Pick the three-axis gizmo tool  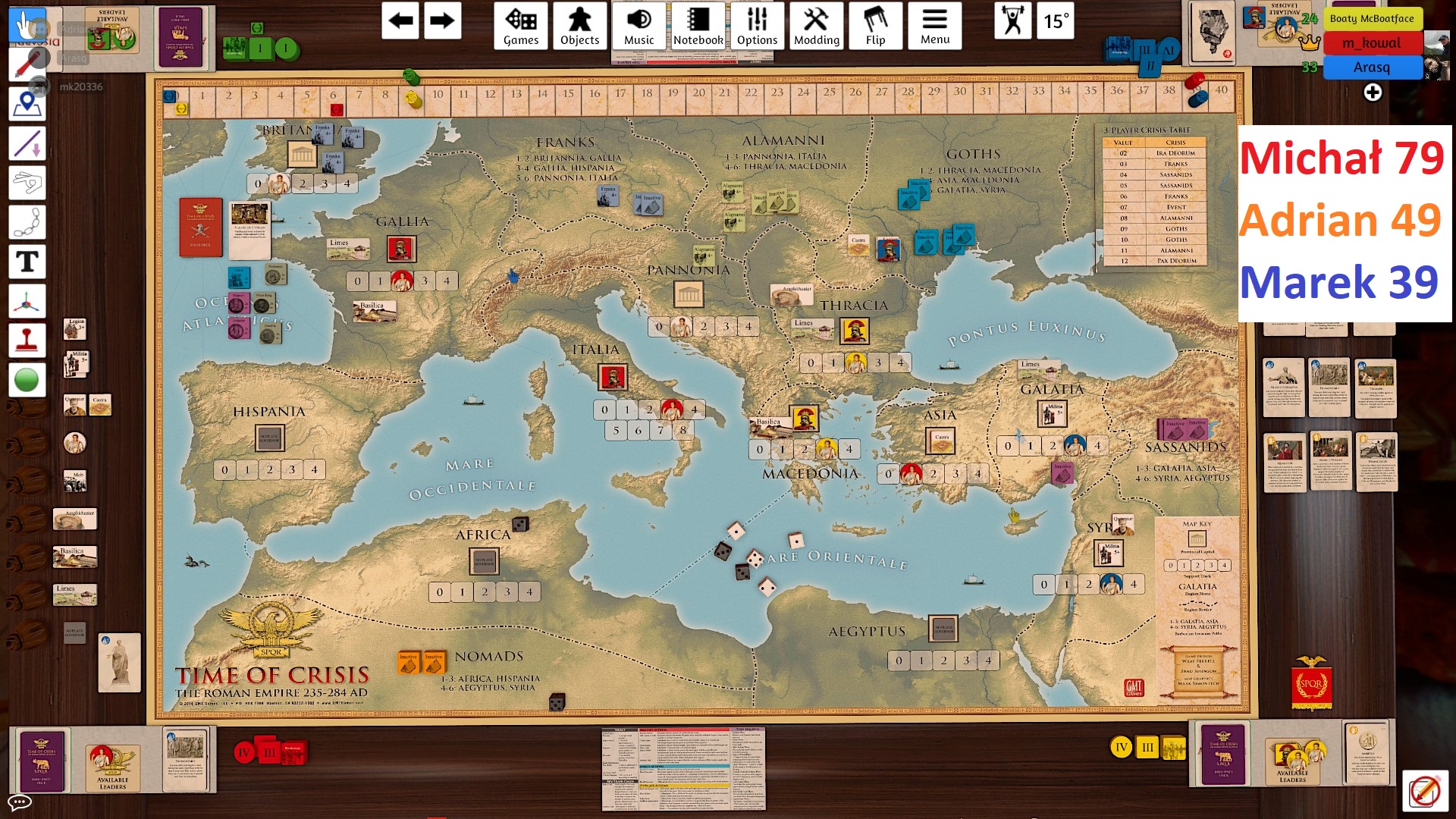27,301
